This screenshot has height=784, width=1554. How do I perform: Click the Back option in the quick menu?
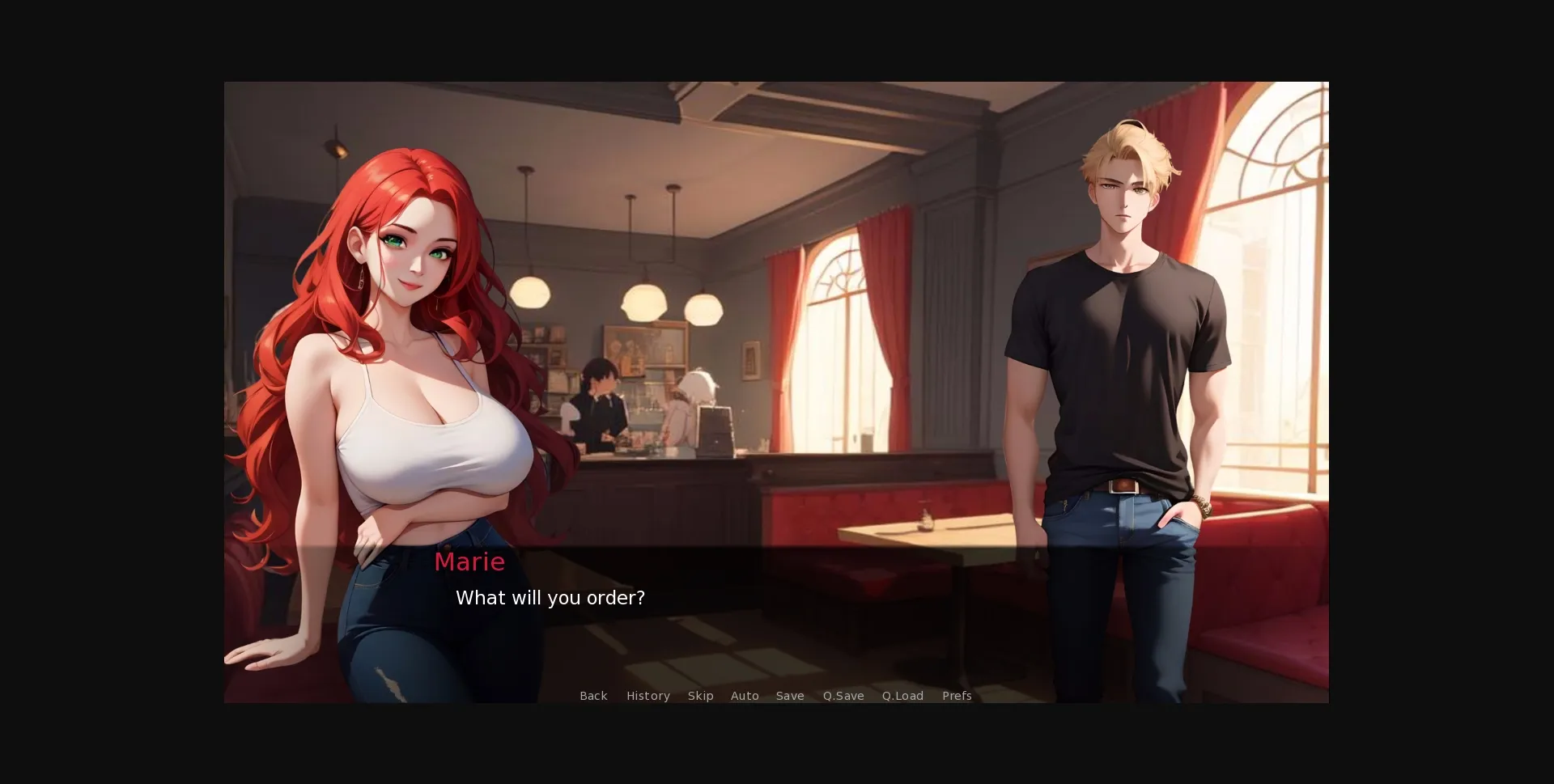(593, 696)
